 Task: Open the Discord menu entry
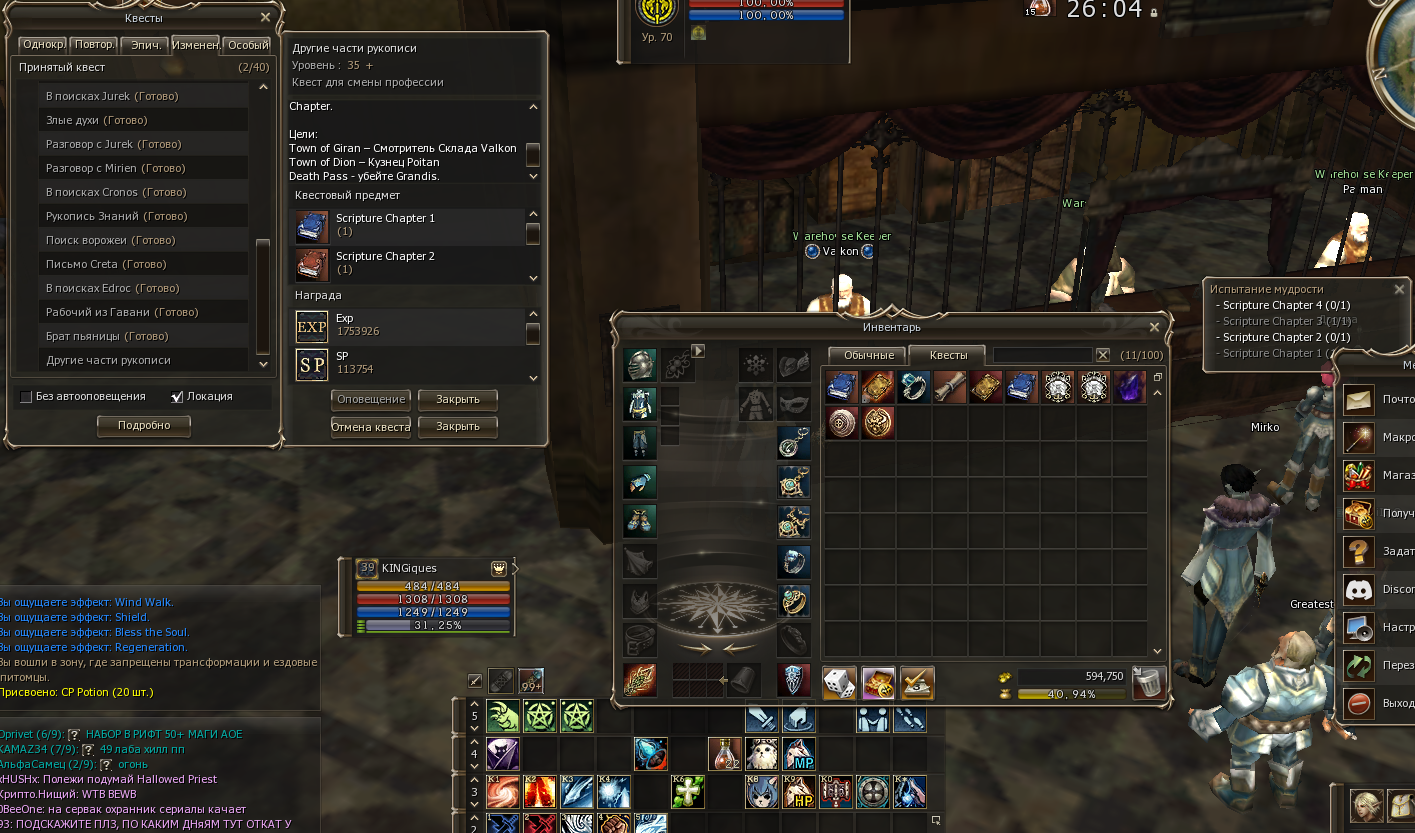pos(1357,589)
